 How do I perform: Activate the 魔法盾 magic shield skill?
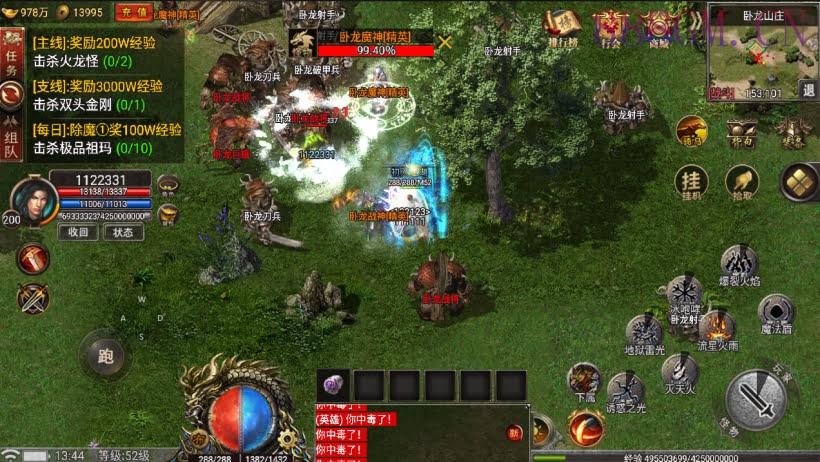tap(776, 312)
